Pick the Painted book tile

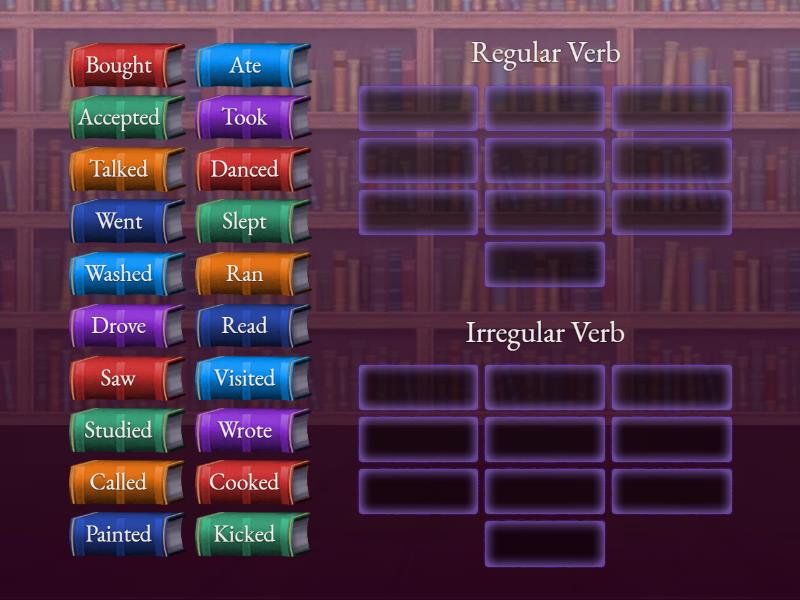(x=119, y=535)
